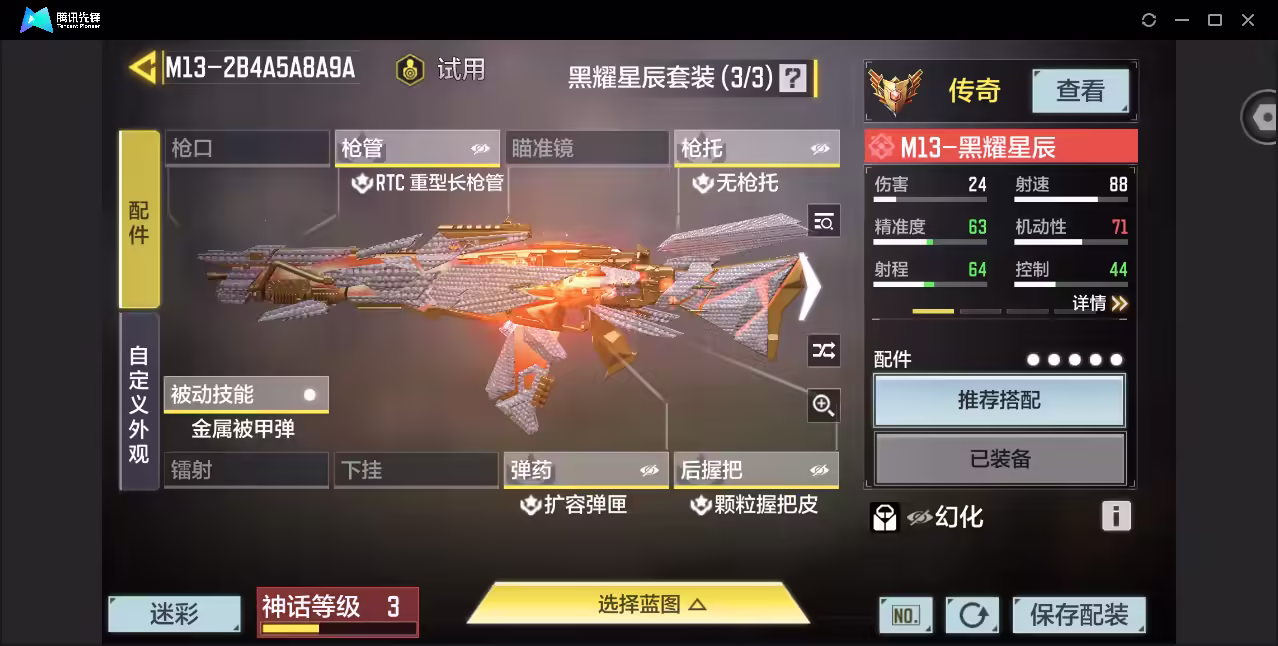Go back using the yellow arrow
The width and height of the screenshot is (1278, 646).
142,68
